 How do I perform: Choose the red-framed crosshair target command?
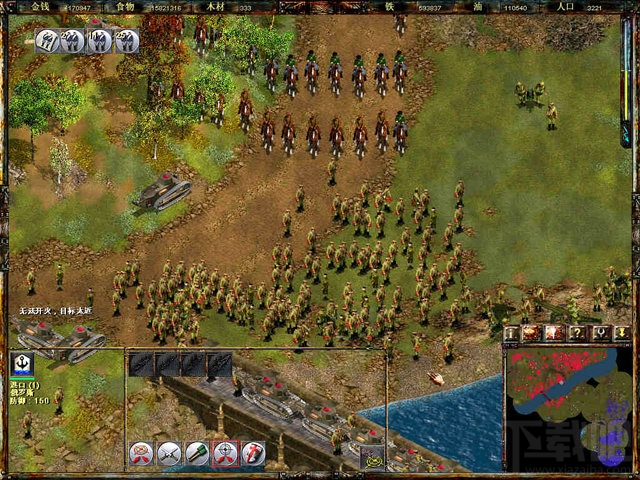pyautogui.click(x=225, y=454)
